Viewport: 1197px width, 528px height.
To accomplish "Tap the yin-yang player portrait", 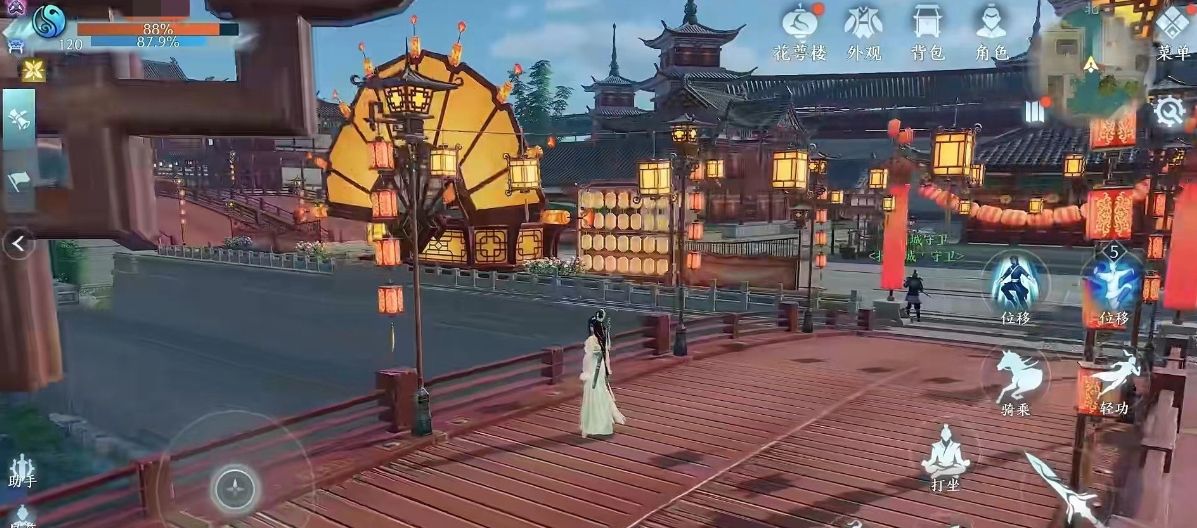I will click(x=48, y=19).
